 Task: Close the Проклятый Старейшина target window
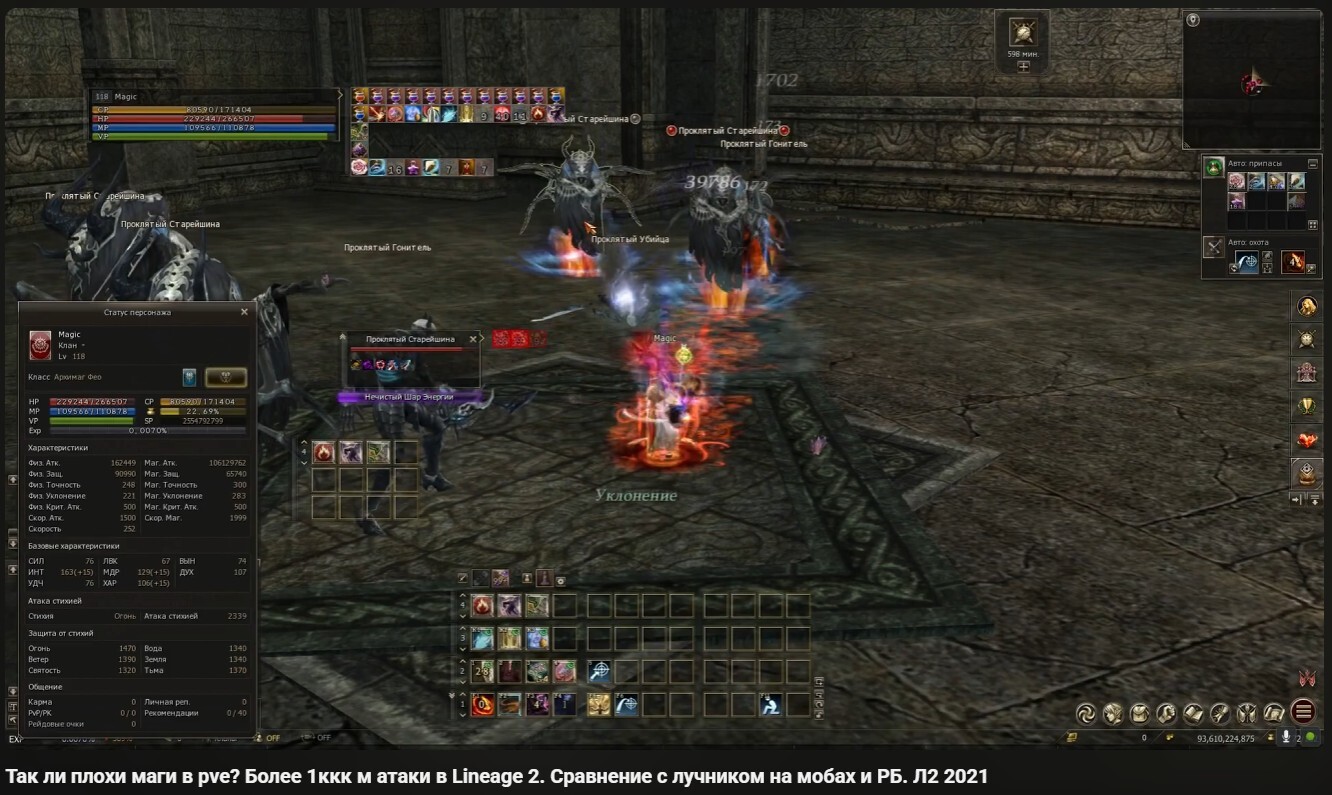[473, 339]
